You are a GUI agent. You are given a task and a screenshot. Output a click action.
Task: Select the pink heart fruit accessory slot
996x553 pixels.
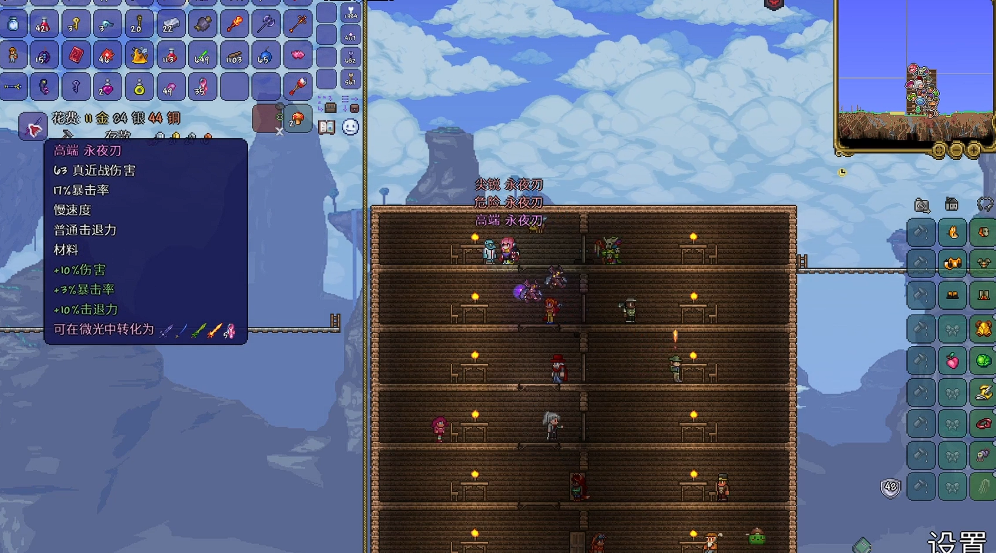951,360
